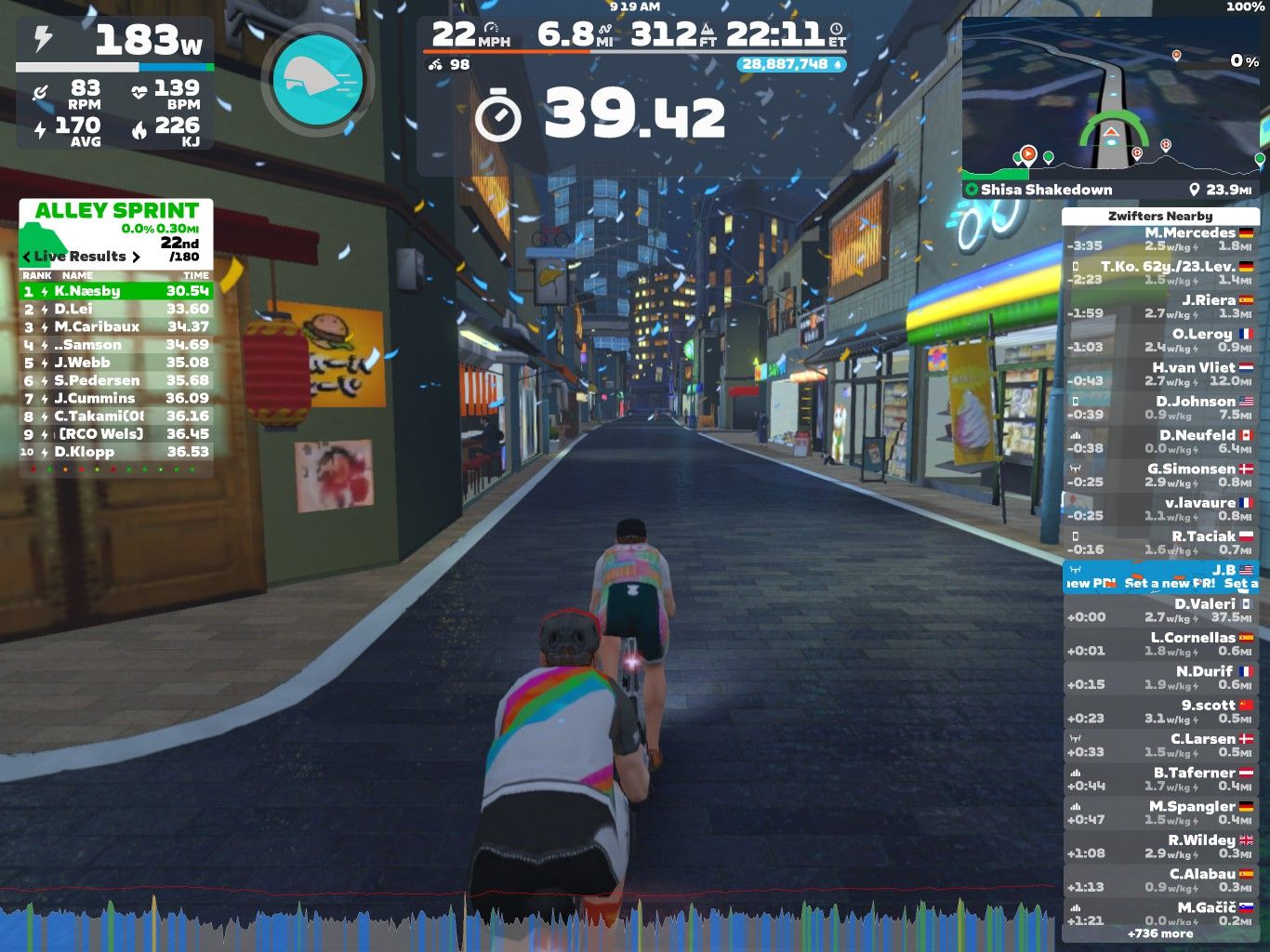
Task: Show the +736 more nearby riders
Action: click(1160, 933)
